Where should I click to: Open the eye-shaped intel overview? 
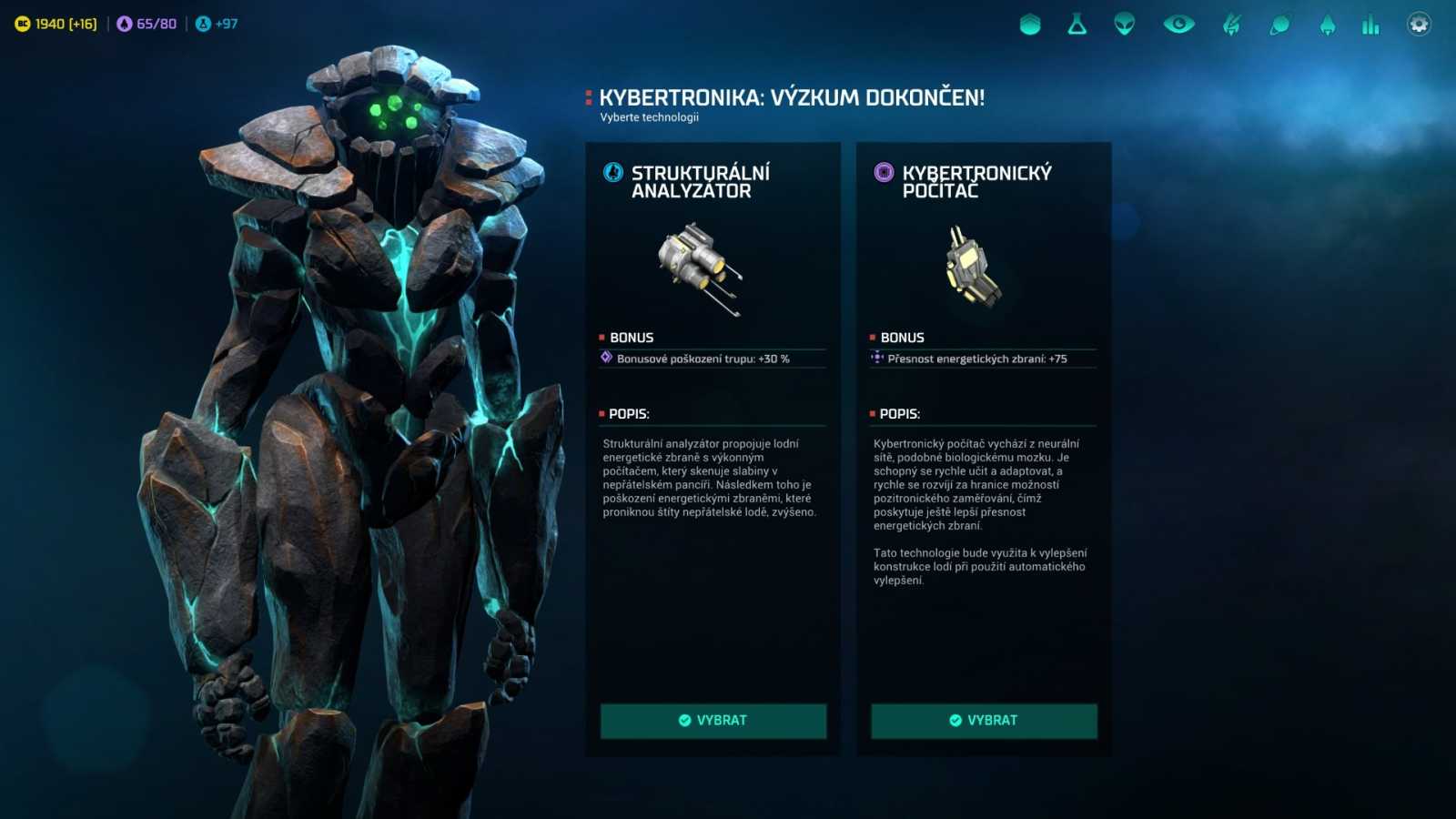pyautogui.click(x=1178, y=25)
